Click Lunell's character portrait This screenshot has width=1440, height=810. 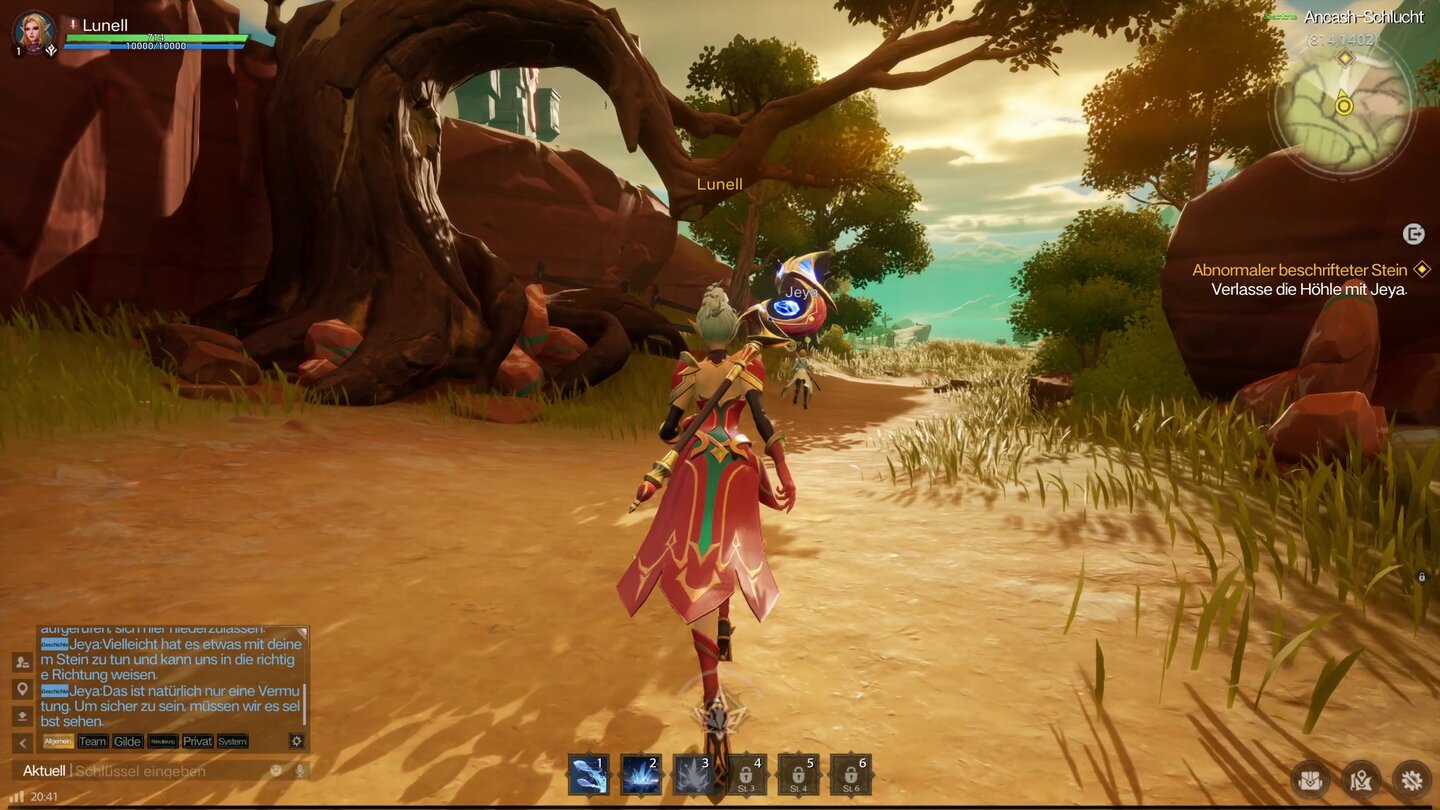coord(34,32)
